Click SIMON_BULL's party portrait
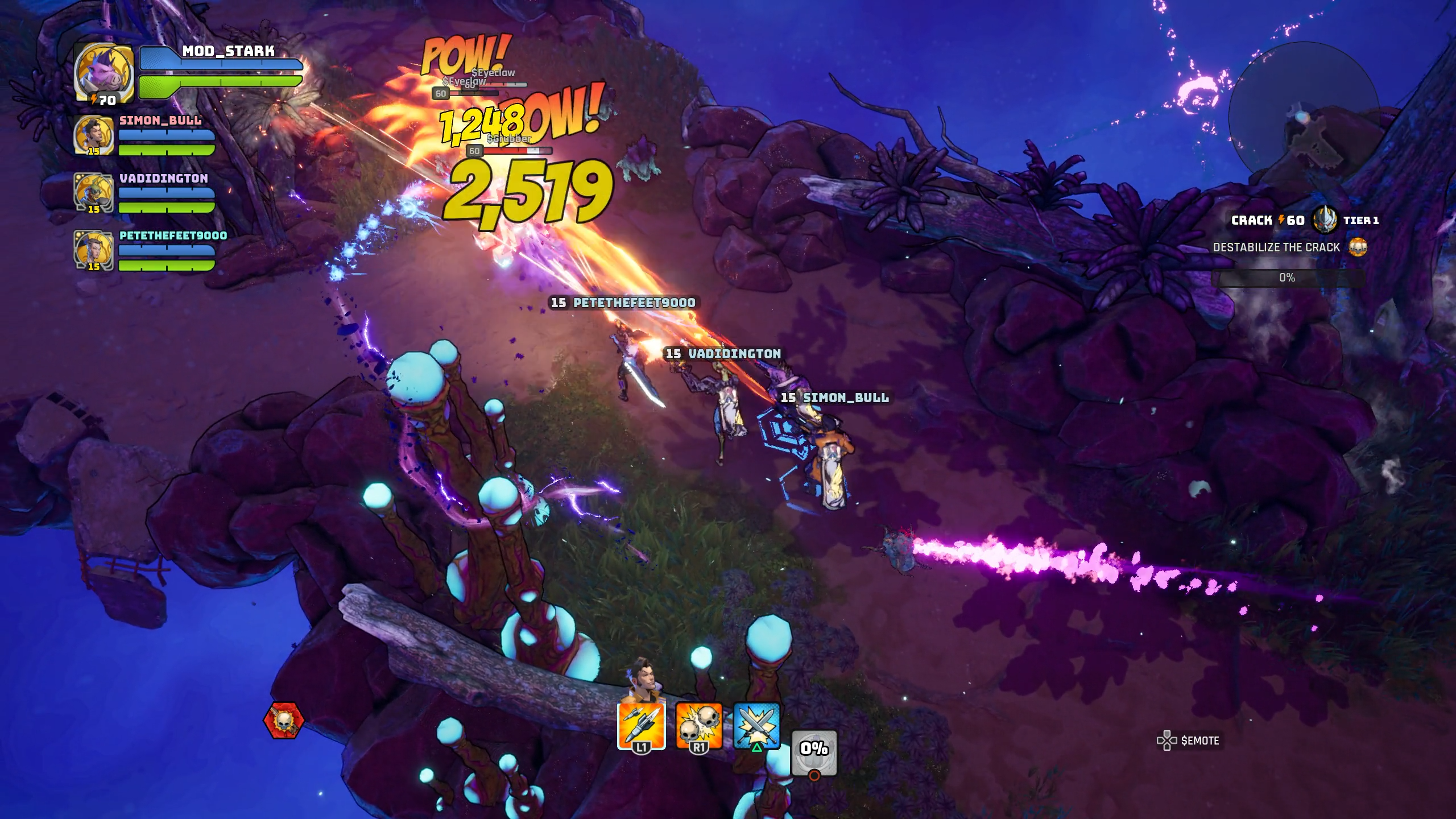This screenshot has width=1456, height=819. [93, 135]
